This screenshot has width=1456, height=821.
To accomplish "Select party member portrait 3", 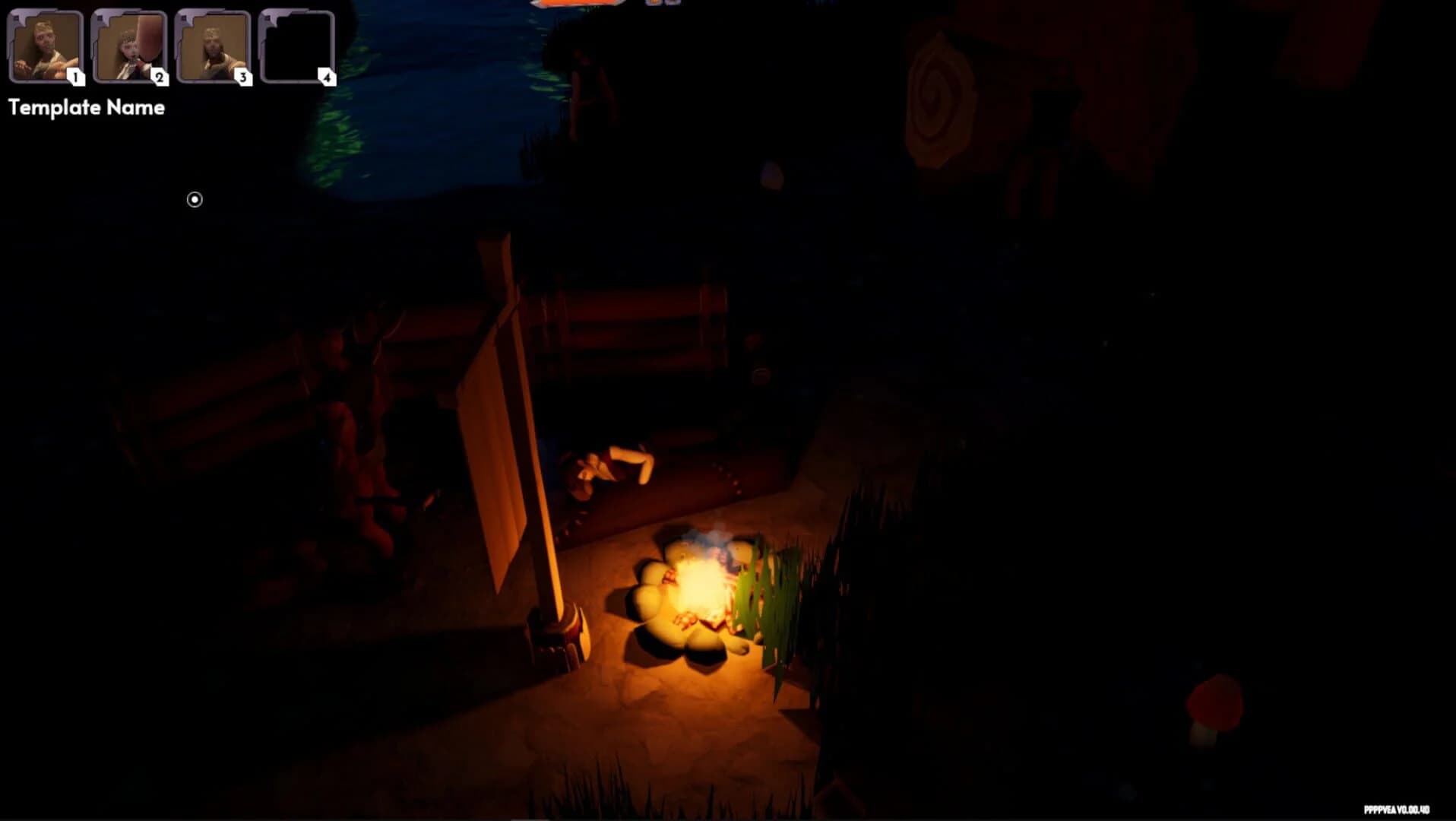I will click(211, 46).
